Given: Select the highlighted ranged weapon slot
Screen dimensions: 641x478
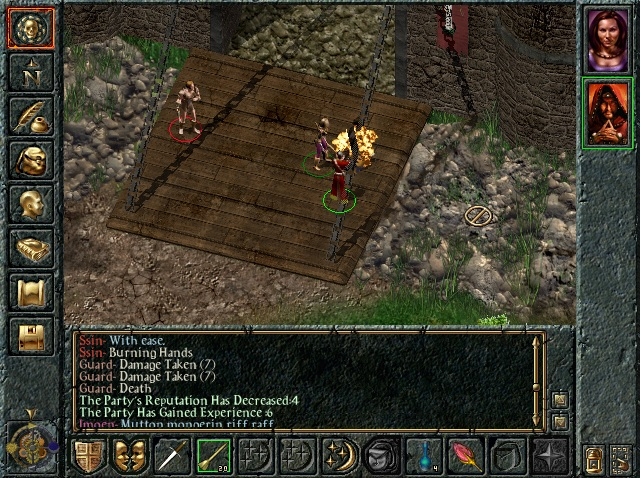Looking at the screenshot, I should point(213,456).
